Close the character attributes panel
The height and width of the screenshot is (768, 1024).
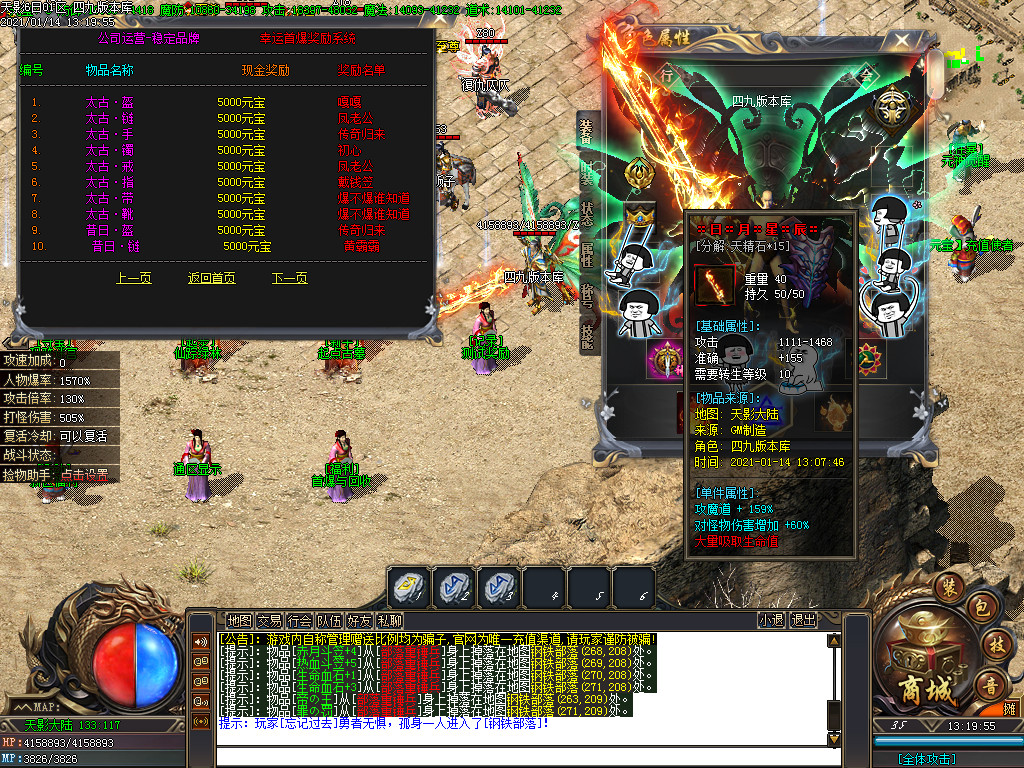pos(903,42)
